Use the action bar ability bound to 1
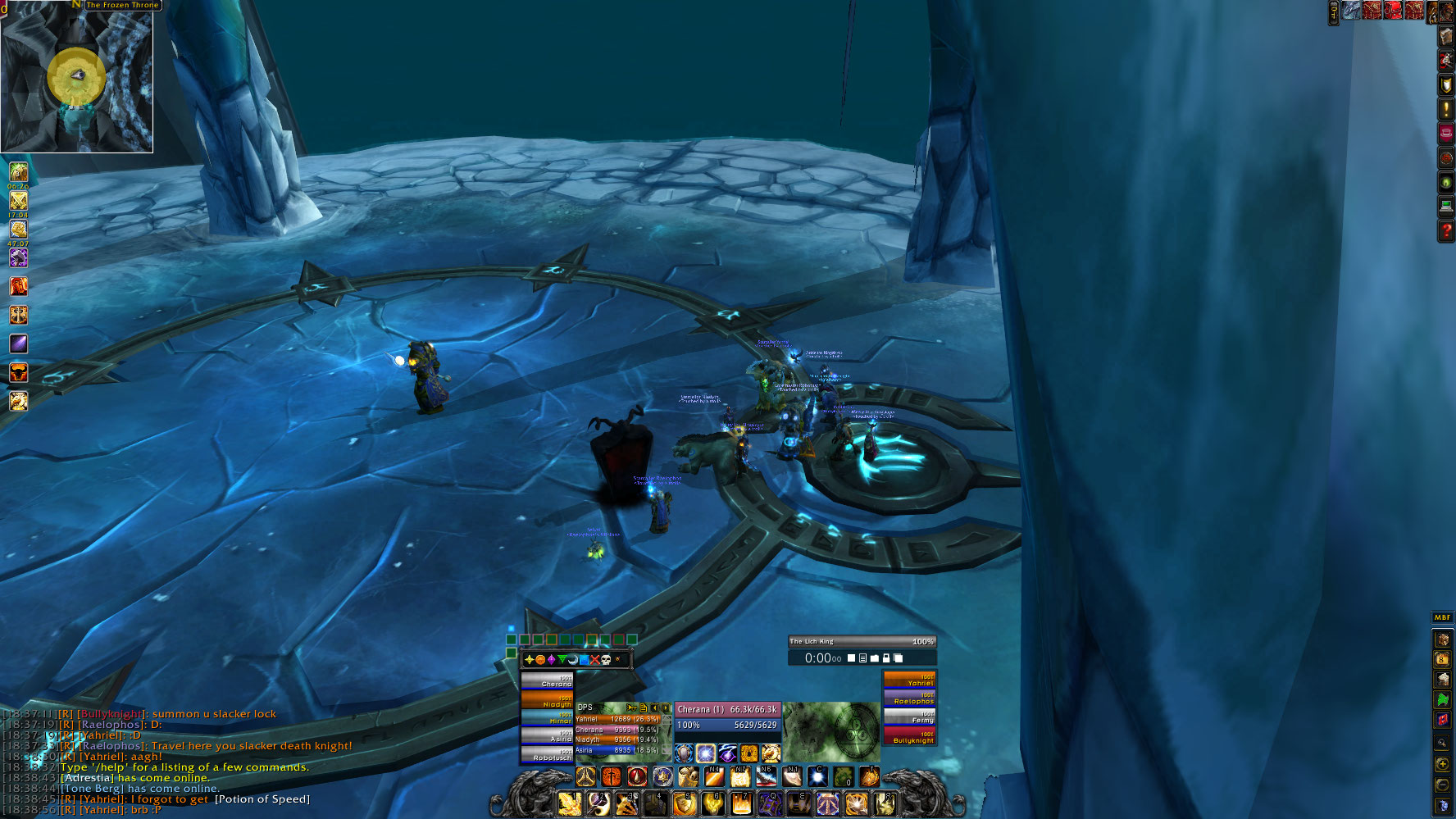Screen dimensions: 1456x819 click(571, 803)
